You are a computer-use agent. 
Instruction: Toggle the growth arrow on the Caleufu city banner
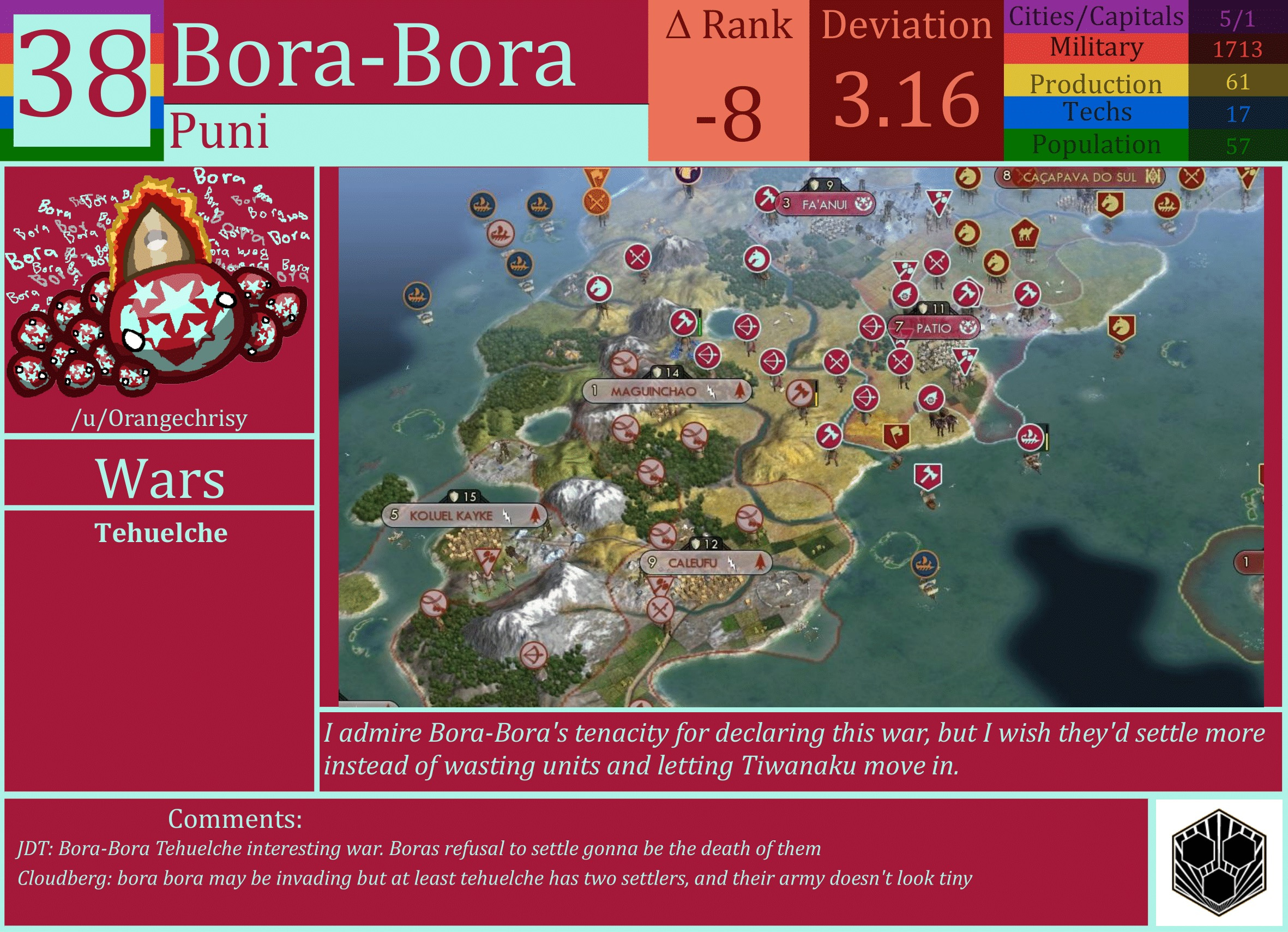[759, 563]
